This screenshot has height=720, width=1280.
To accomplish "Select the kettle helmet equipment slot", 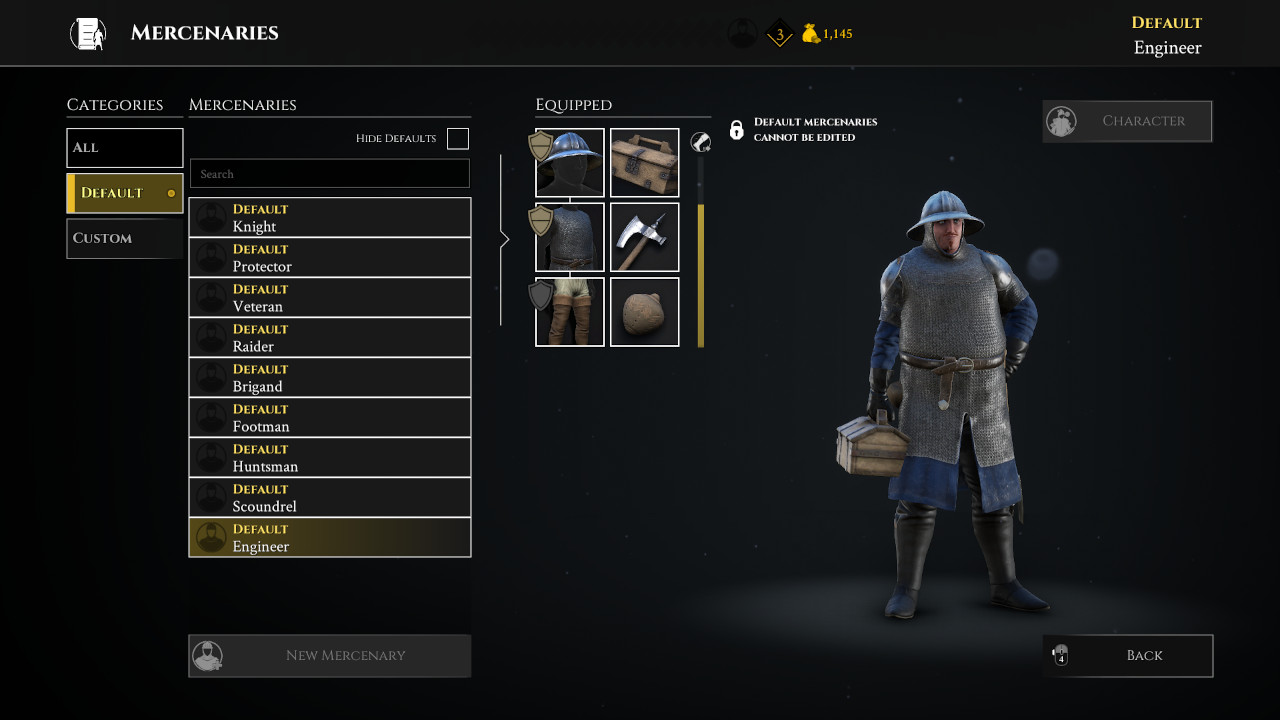I will tap(570, 163).
